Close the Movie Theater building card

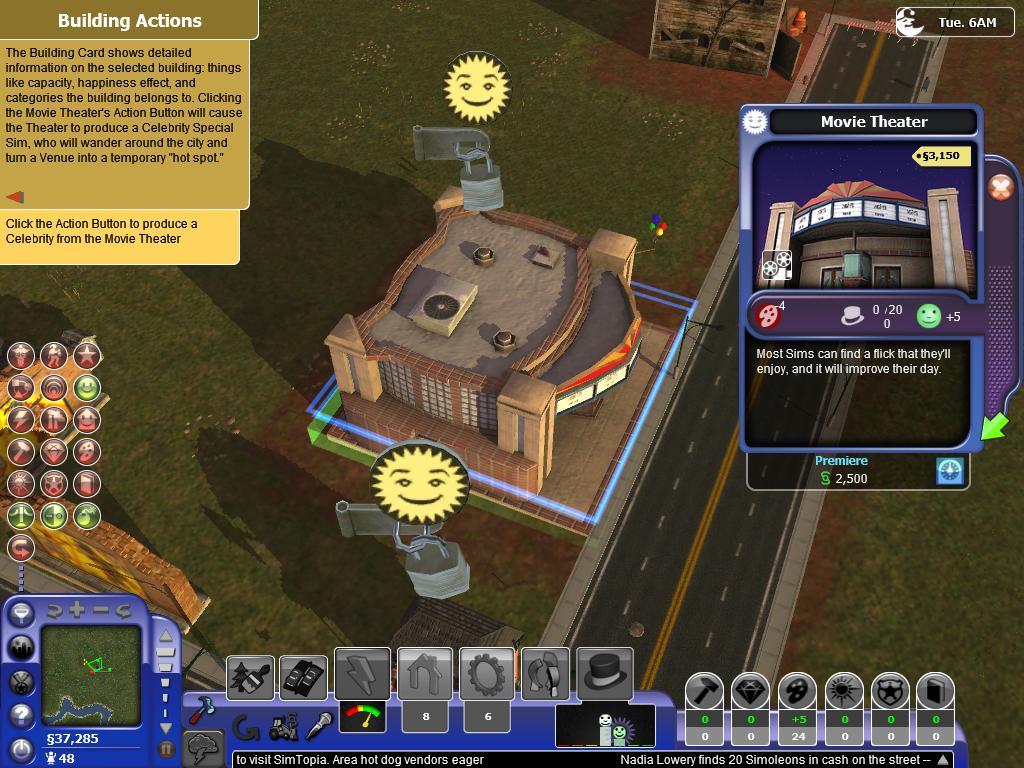click(1000, 188)
